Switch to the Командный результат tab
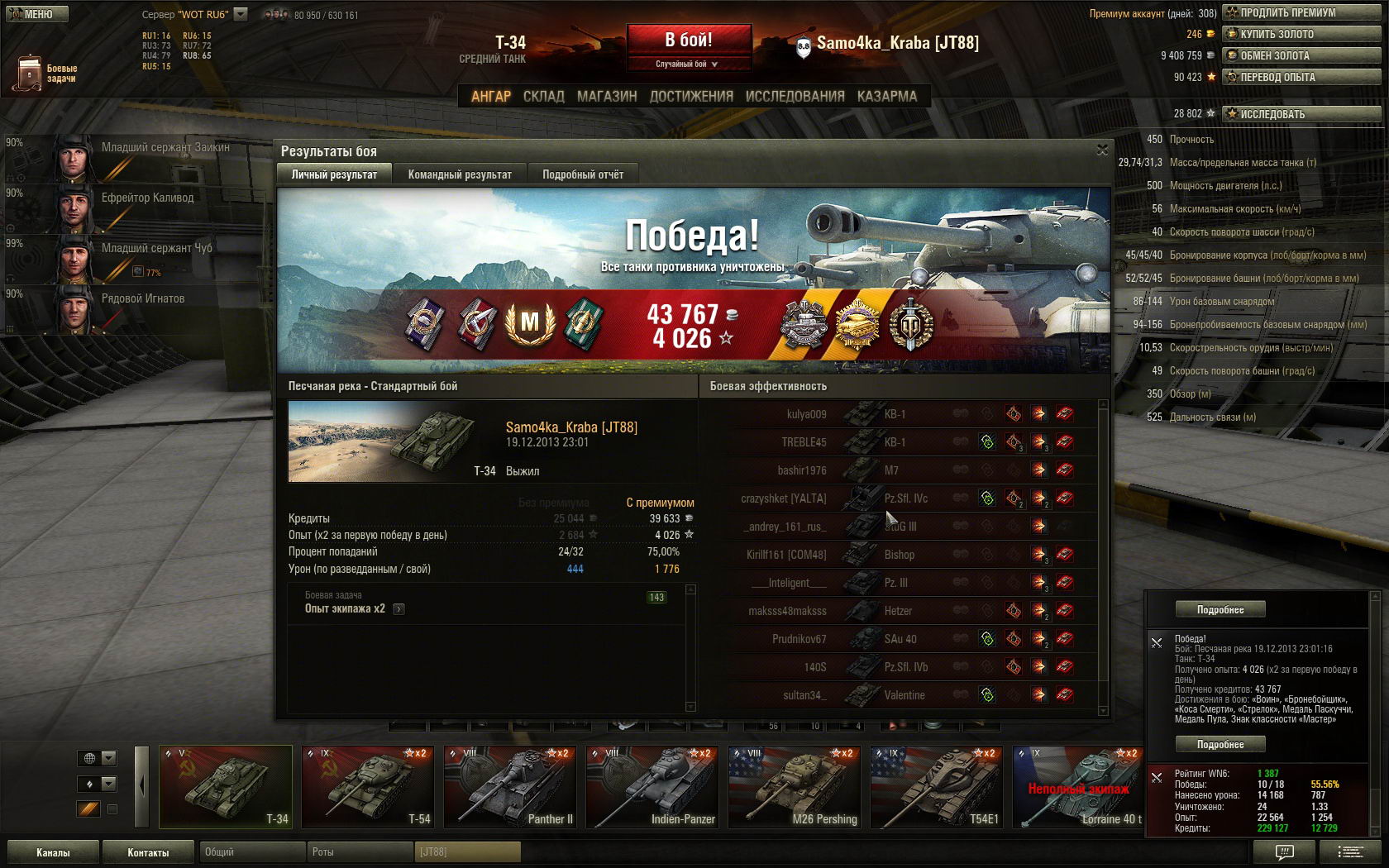Viewport: 1389px width, 868px height. pyautogui.click(x=460, y=174)
